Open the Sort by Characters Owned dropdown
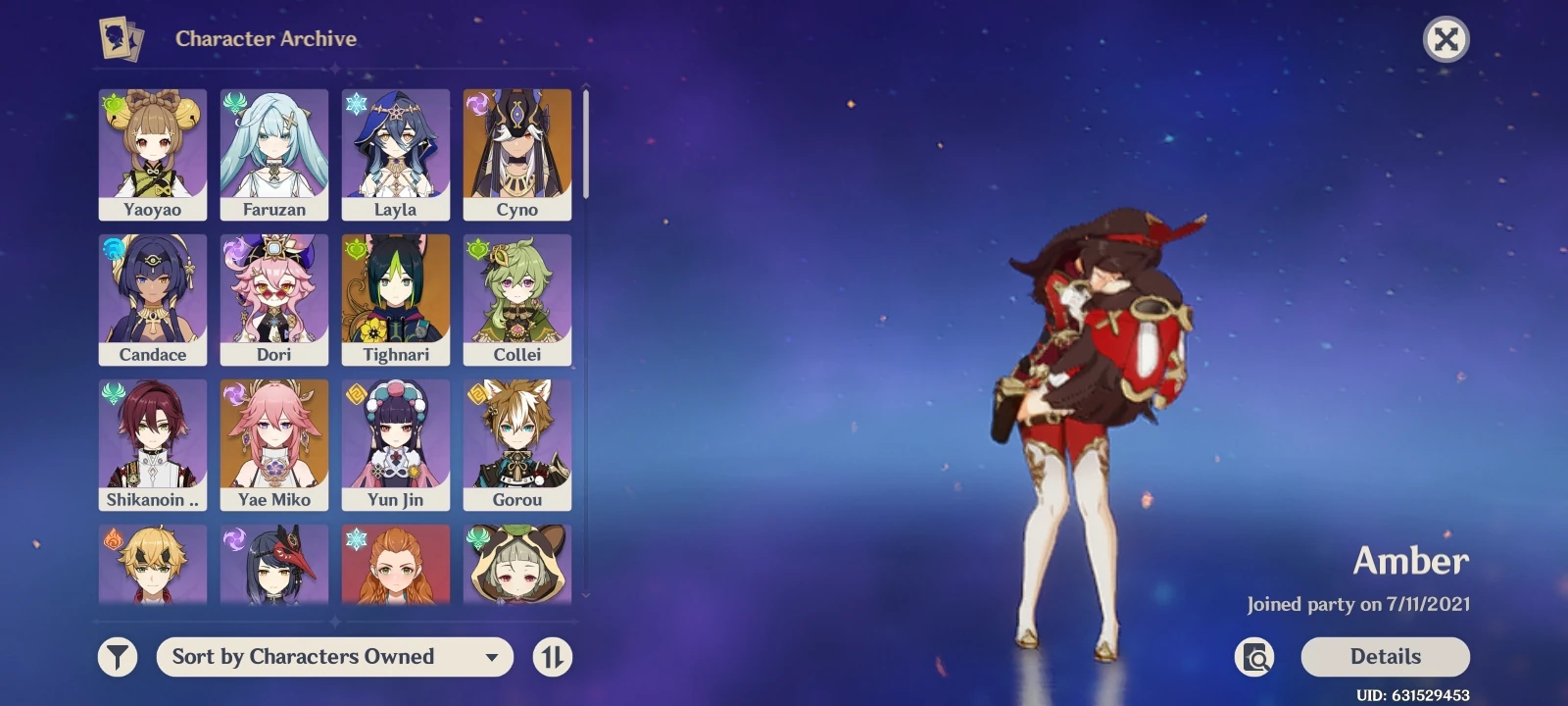This screenshot has width=1568, height=706. tap(335, 657)
